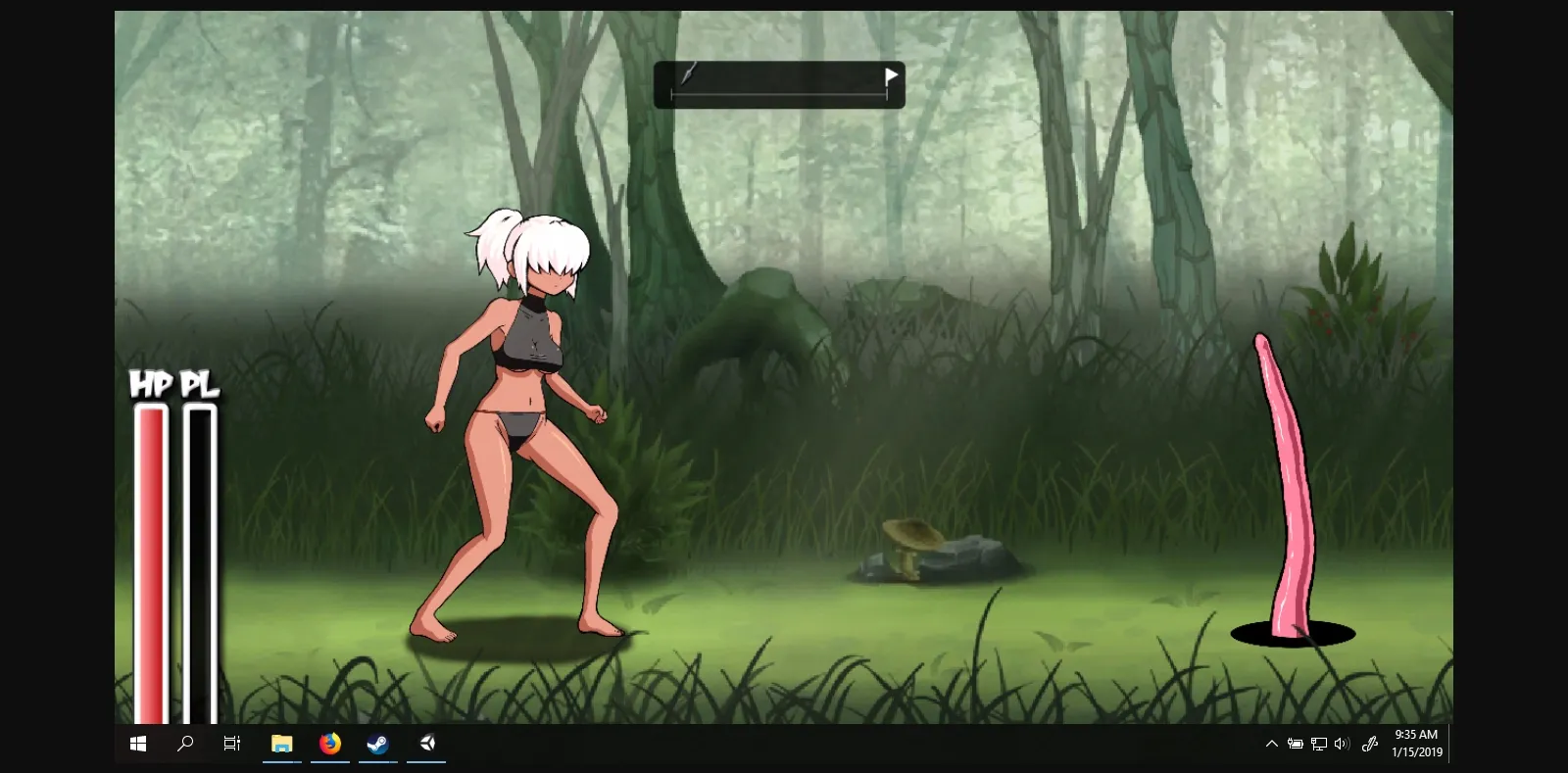This screenshot has height=773, width=1568.
Task: Click the battery power icon in system tray
Action: click(x=1296, y=744)
